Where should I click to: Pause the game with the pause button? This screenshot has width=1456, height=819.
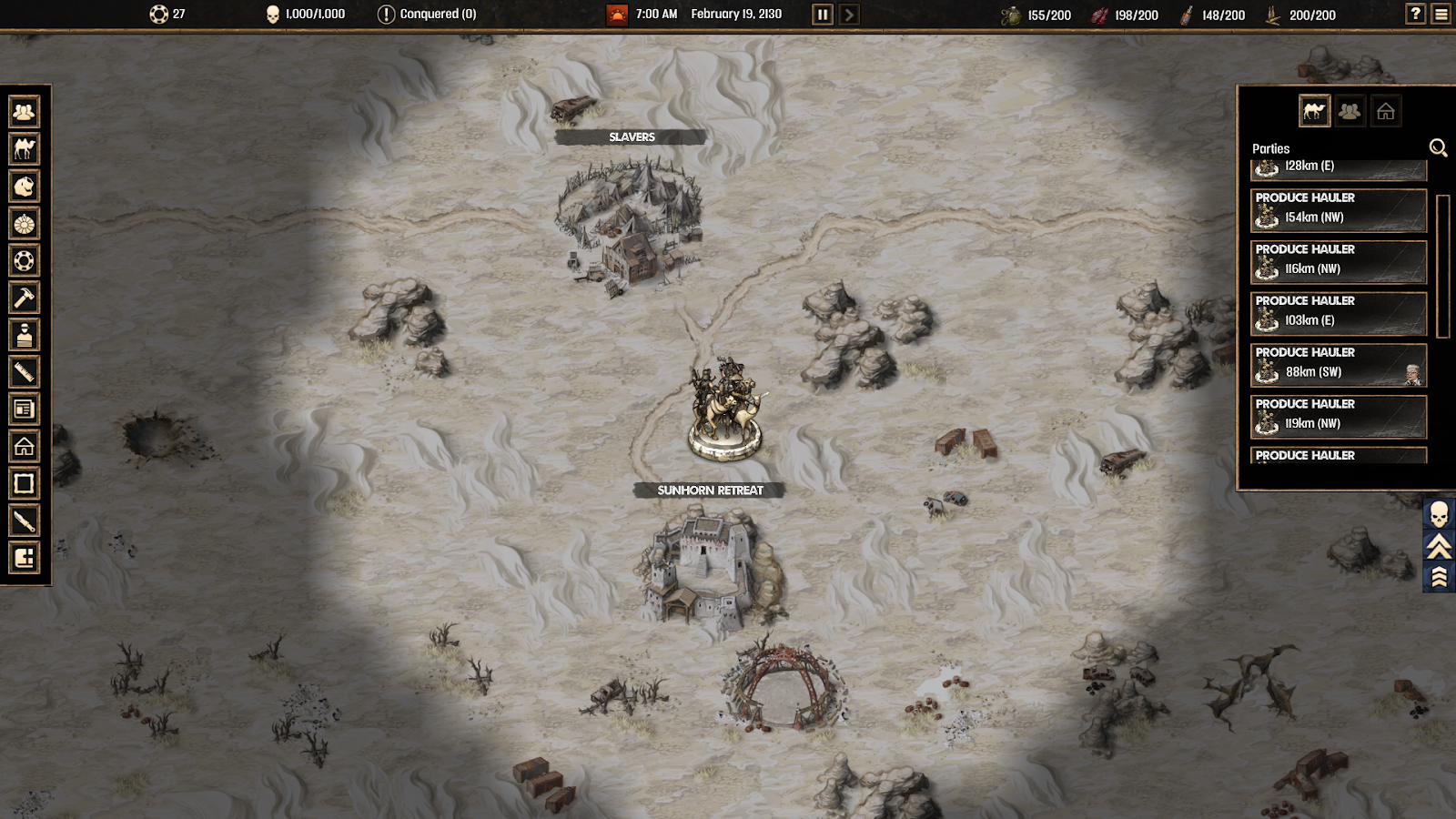[x=822, y=15]
